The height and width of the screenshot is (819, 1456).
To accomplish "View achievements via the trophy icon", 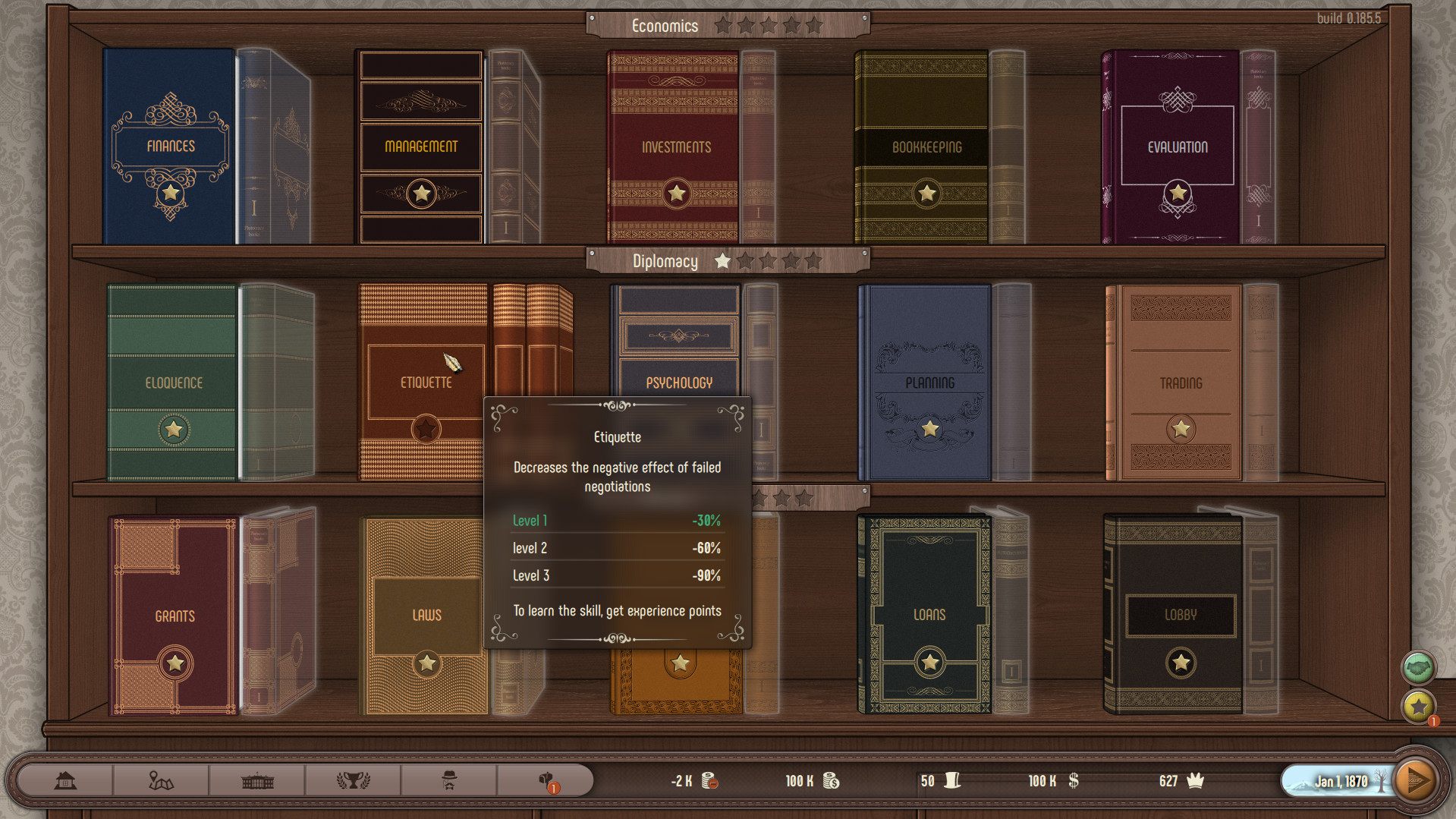I will pos(353,780).
